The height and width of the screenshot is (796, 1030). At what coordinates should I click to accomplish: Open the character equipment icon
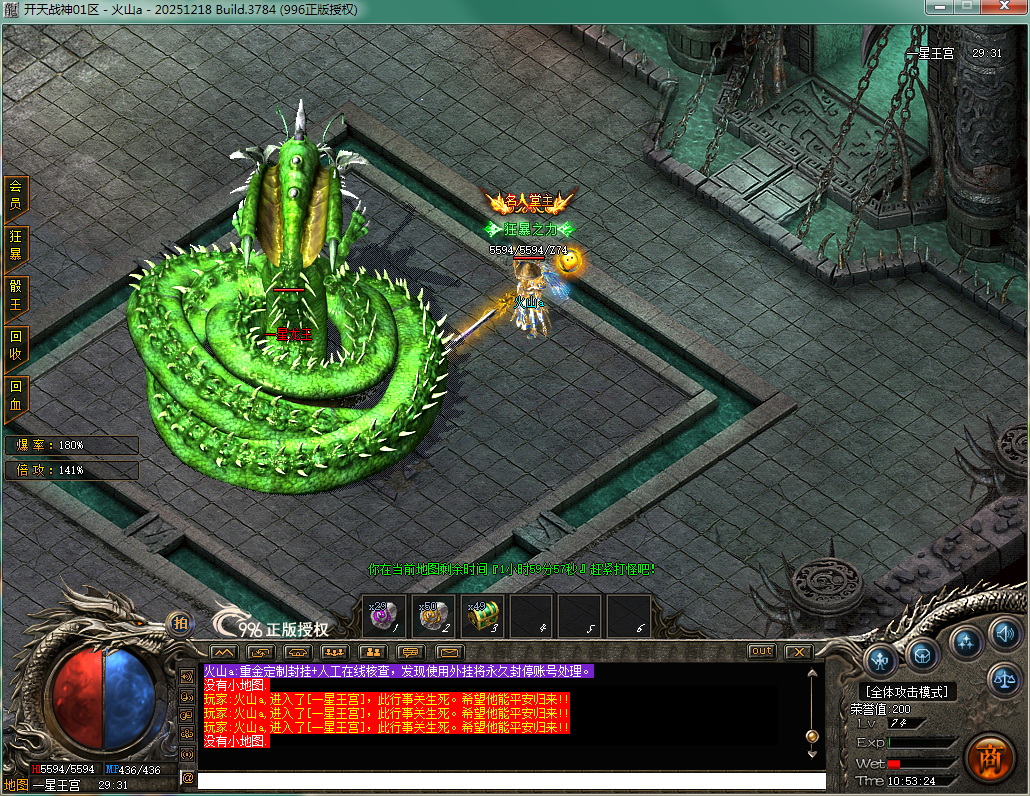(880, 659)
